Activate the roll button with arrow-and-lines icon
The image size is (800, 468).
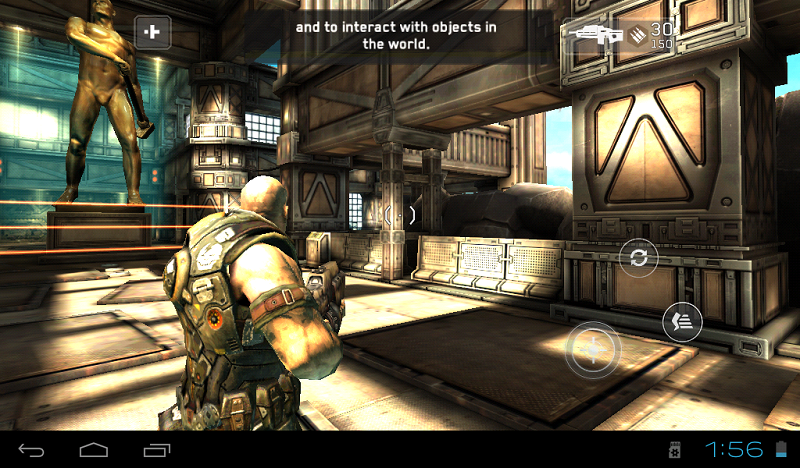tap(683, 322)
